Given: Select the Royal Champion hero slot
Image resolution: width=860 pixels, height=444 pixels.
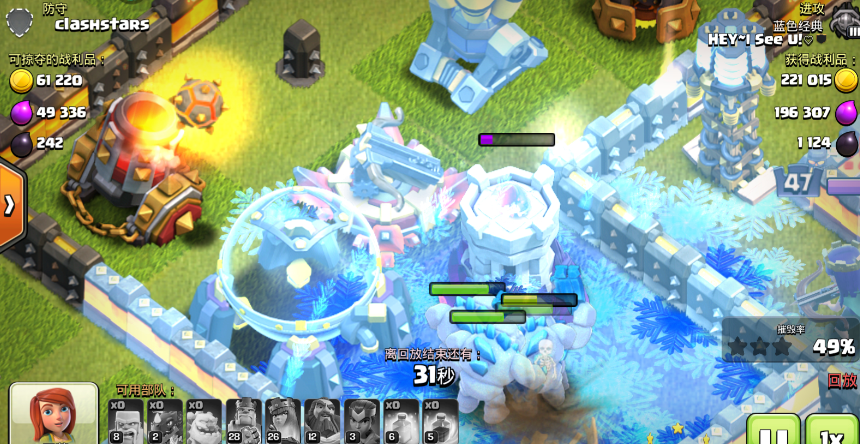Looking at the screenshot, I should [x=361, y=421].
